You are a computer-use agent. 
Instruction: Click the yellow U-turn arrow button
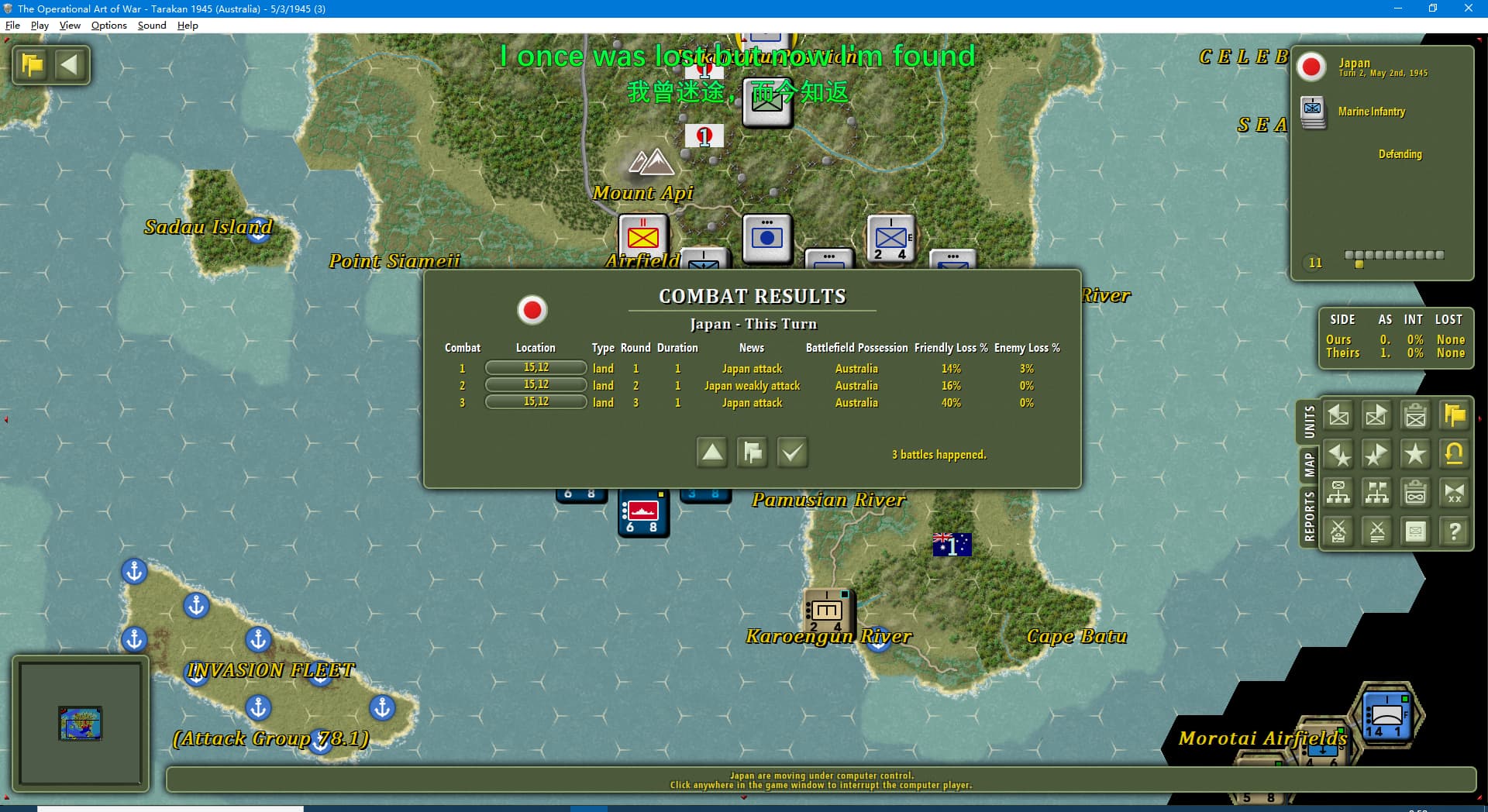tap(1454, 455)
